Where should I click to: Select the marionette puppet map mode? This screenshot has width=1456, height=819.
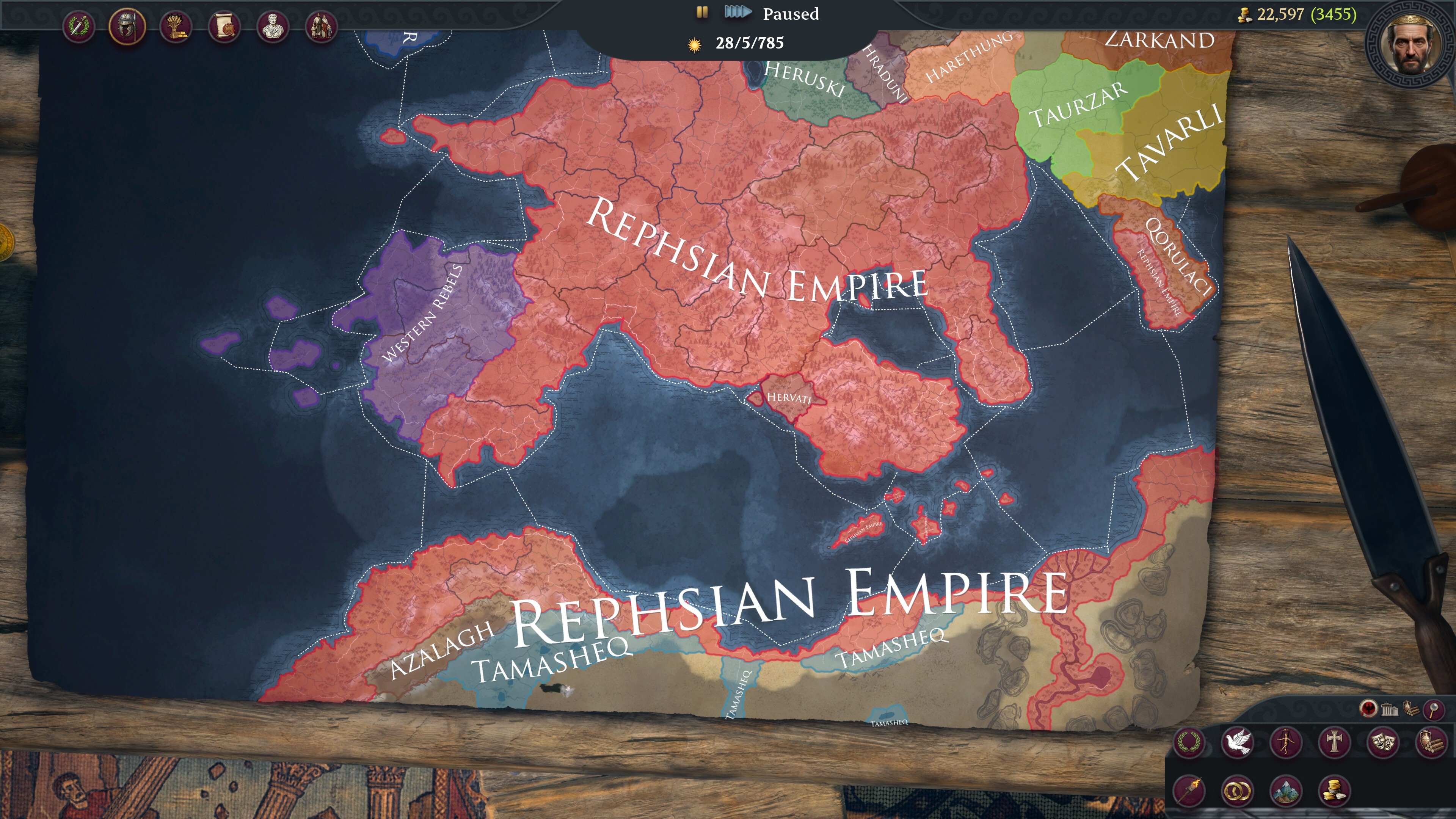click(1286, 742)
